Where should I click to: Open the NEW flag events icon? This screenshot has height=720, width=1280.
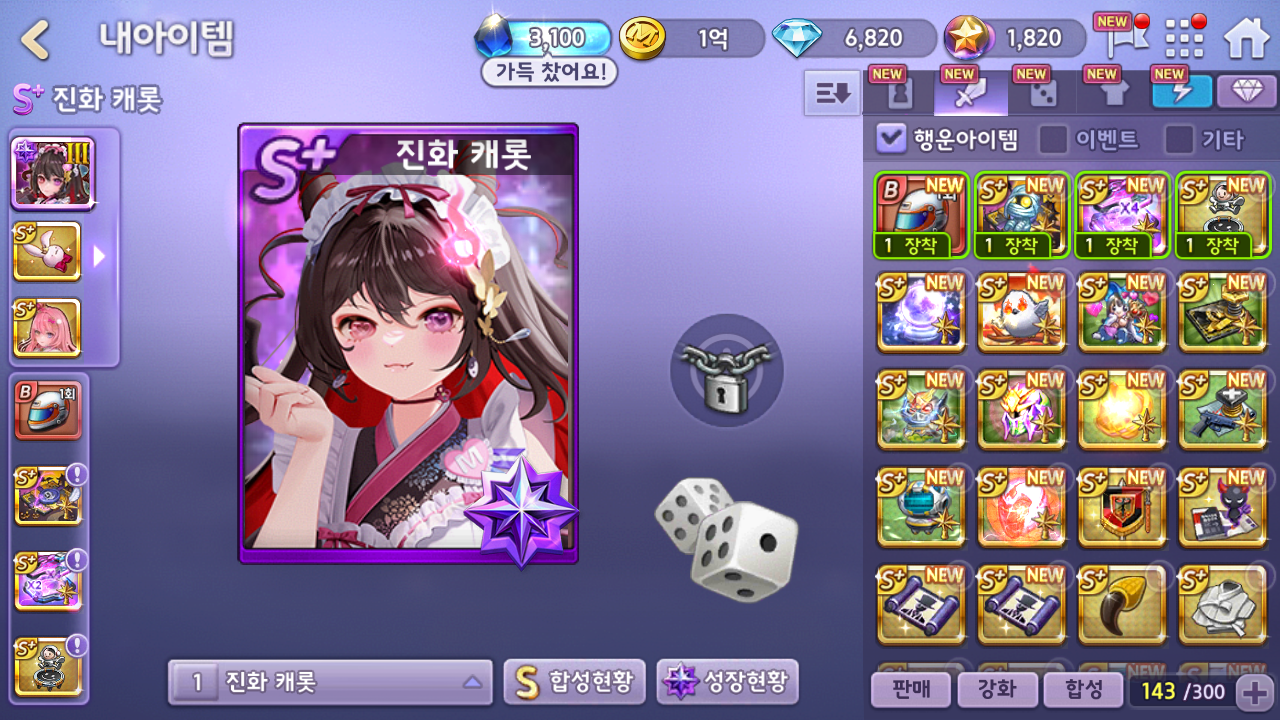point(1116,38)
